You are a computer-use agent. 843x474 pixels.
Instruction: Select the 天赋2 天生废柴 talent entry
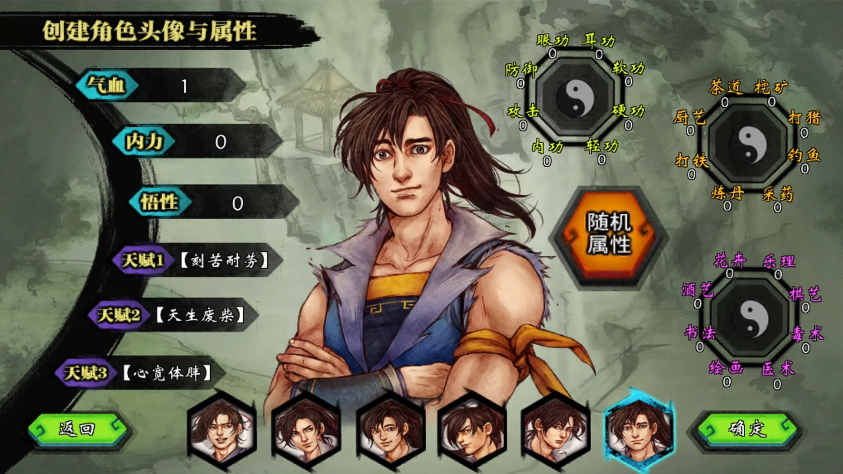tap(170, 315)
